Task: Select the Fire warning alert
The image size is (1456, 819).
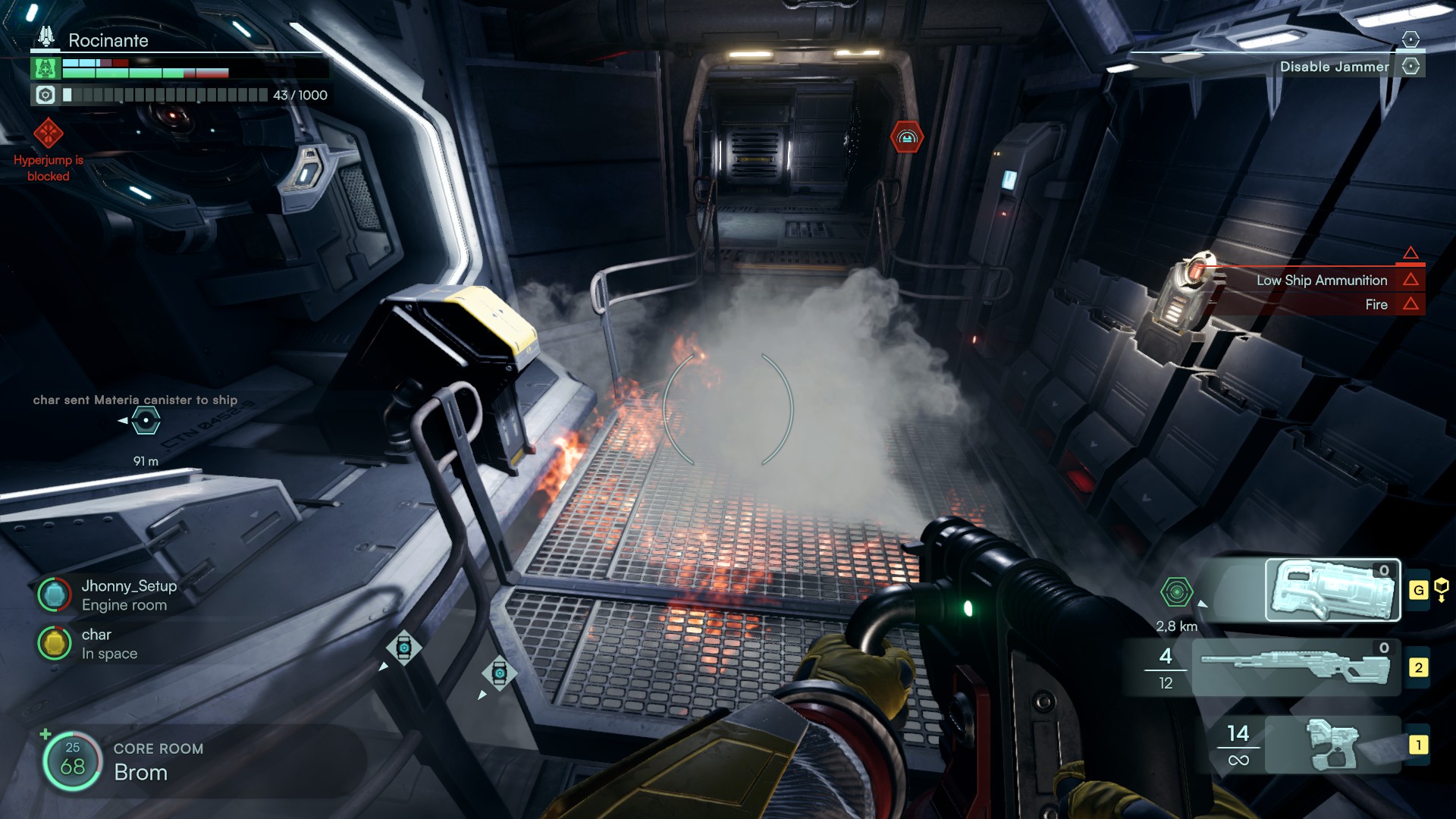Action: coord(1376,304)
